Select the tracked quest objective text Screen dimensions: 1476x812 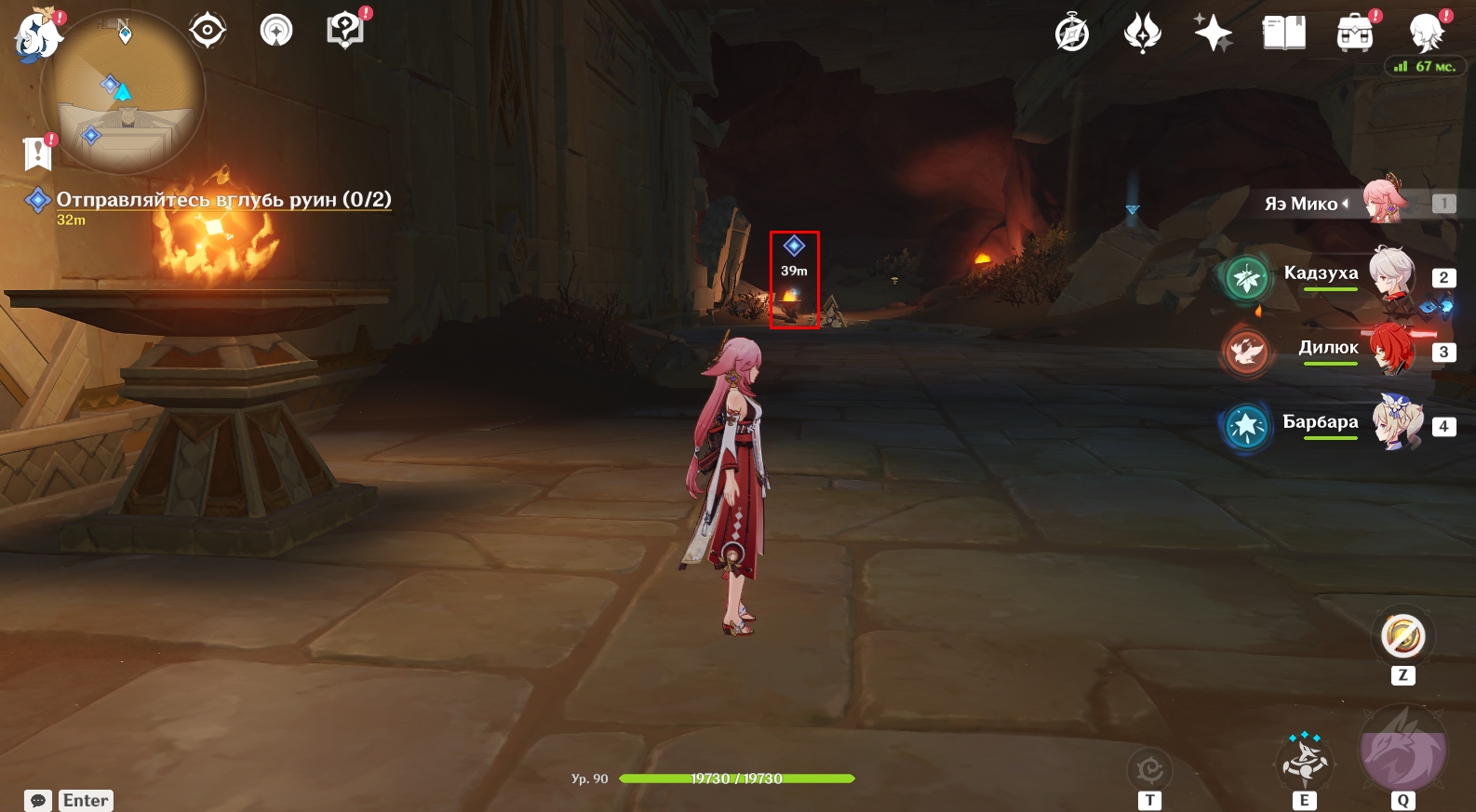tap(223, 200)
